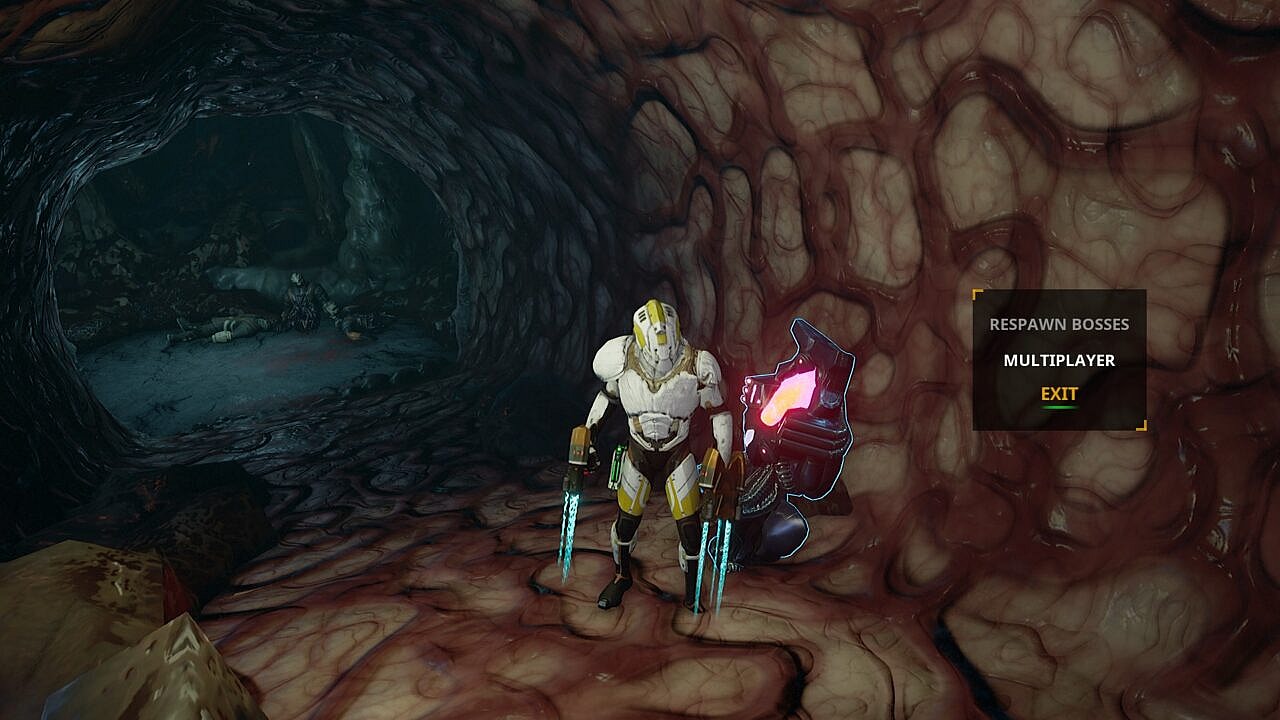
Task: Choose Exit to close the menu
Action: click(1059, 394)
